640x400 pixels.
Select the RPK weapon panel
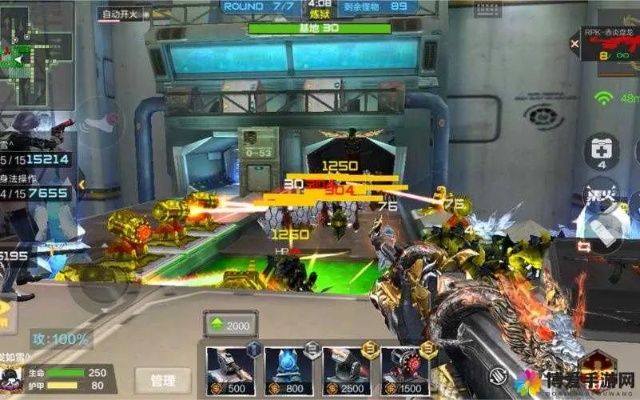click(x=610, y=50)
